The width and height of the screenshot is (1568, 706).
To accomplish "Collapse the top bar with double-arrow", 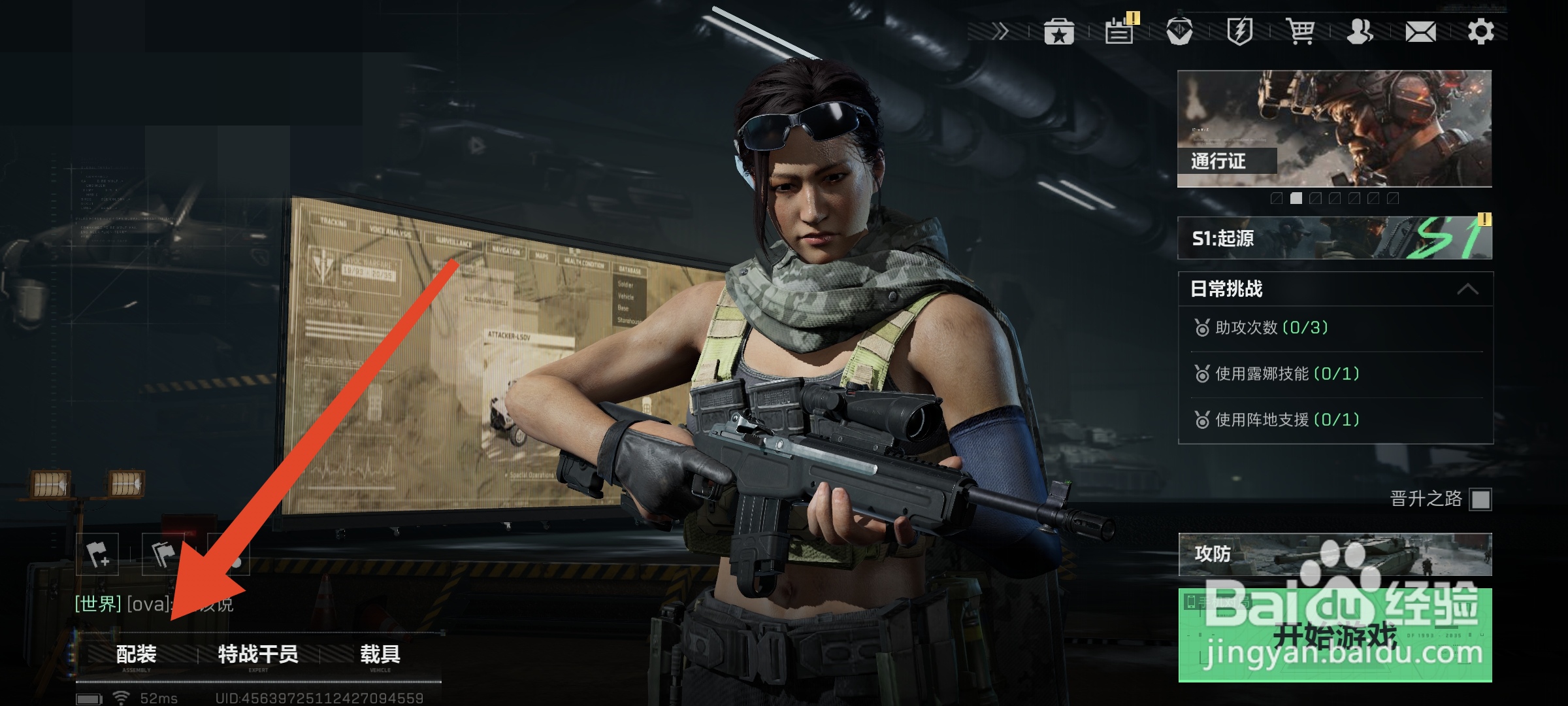I will [1000, 31].
